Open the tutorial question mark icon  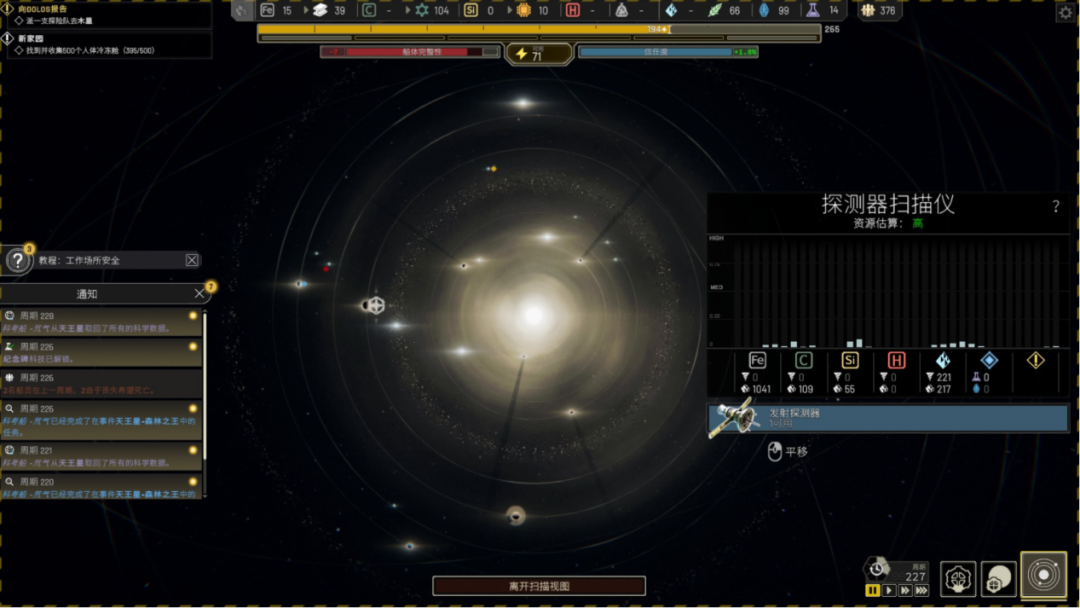18,261
